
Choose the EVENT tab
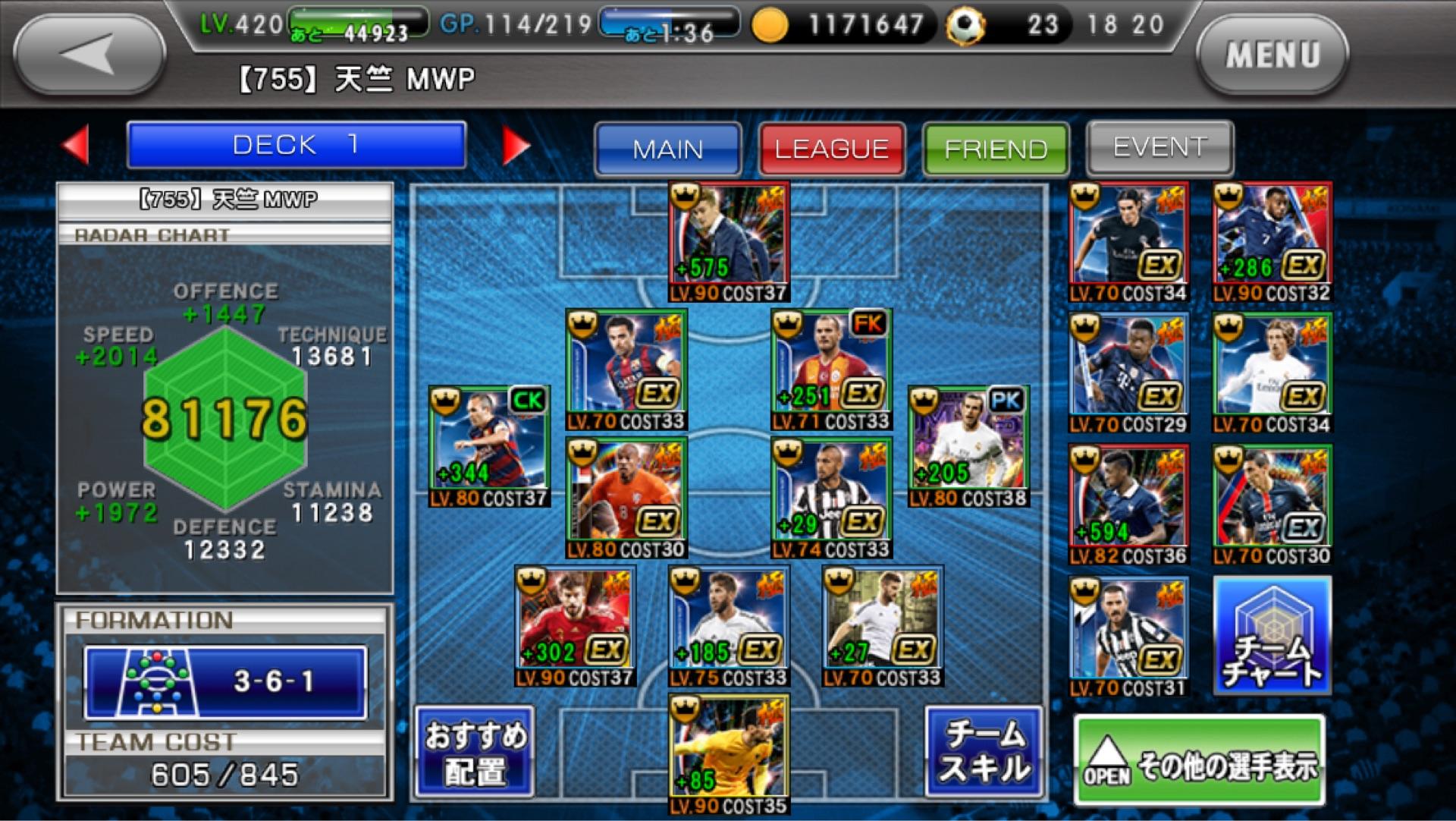coord(1159,147)
